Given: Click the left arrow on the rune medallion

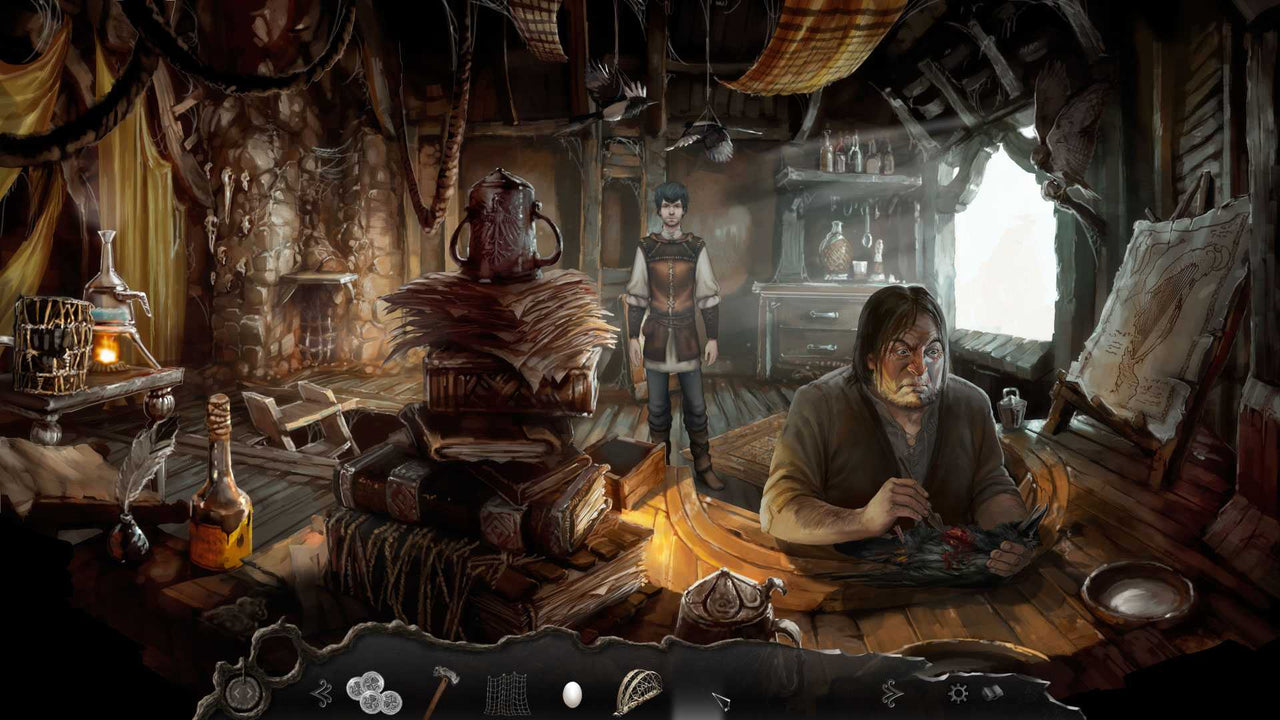Looking at the screenshot, I should tap(237, 693).
